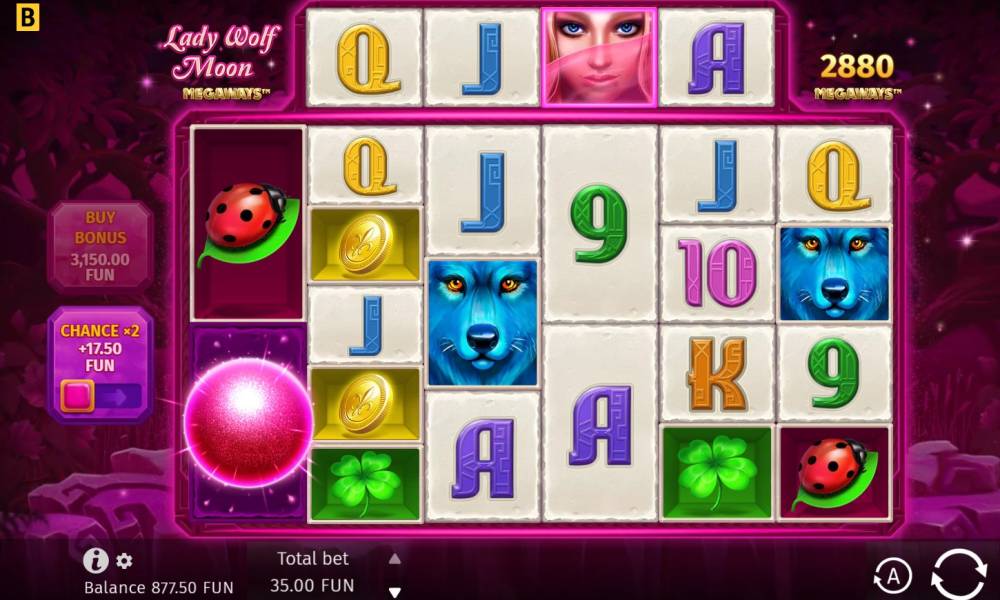Viewport: 1000px width, 600px height.
Task: Increase the total bet amount
Action: 394,559
